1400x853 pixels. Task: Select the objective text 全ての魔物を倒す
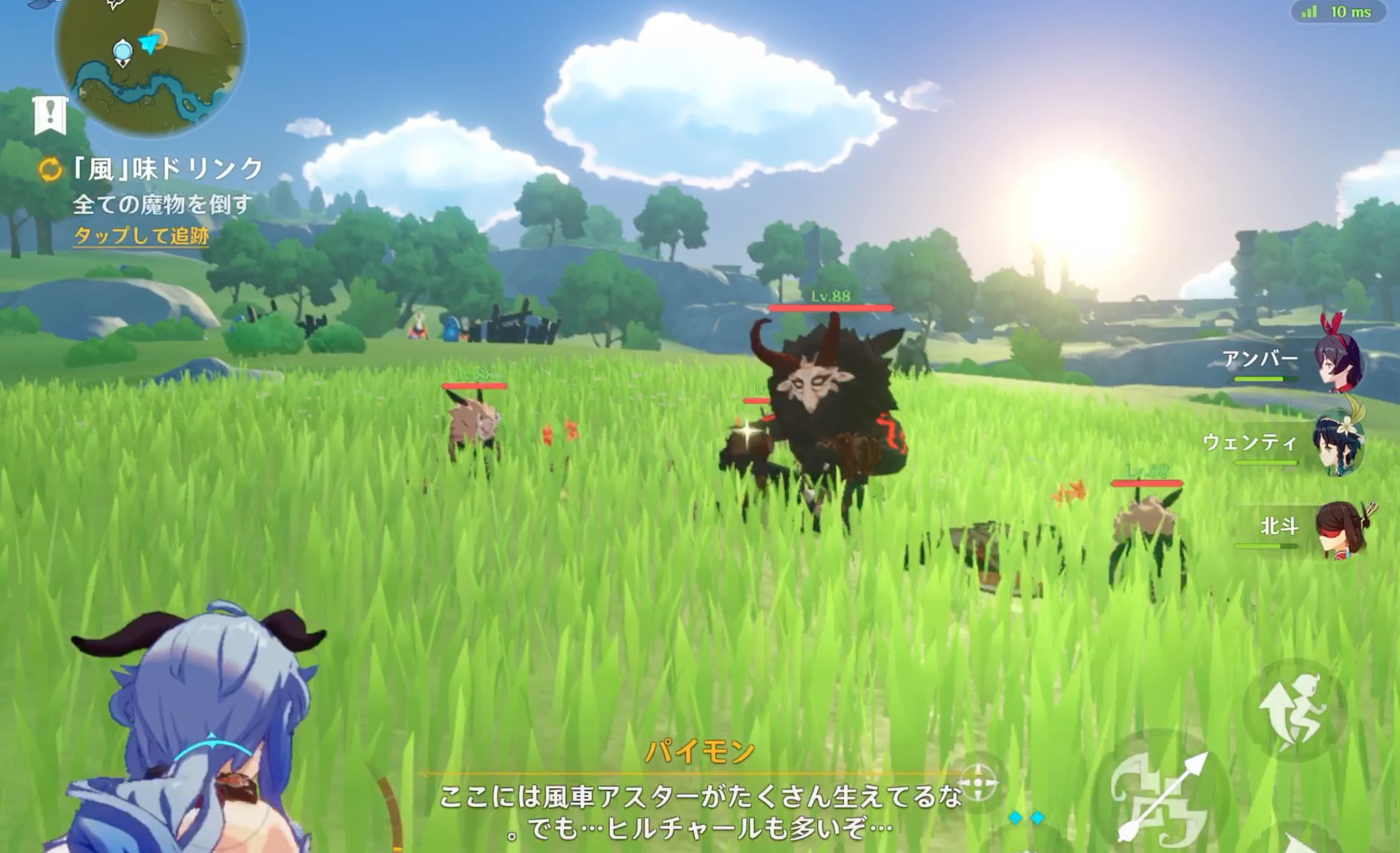coord(163,205)
